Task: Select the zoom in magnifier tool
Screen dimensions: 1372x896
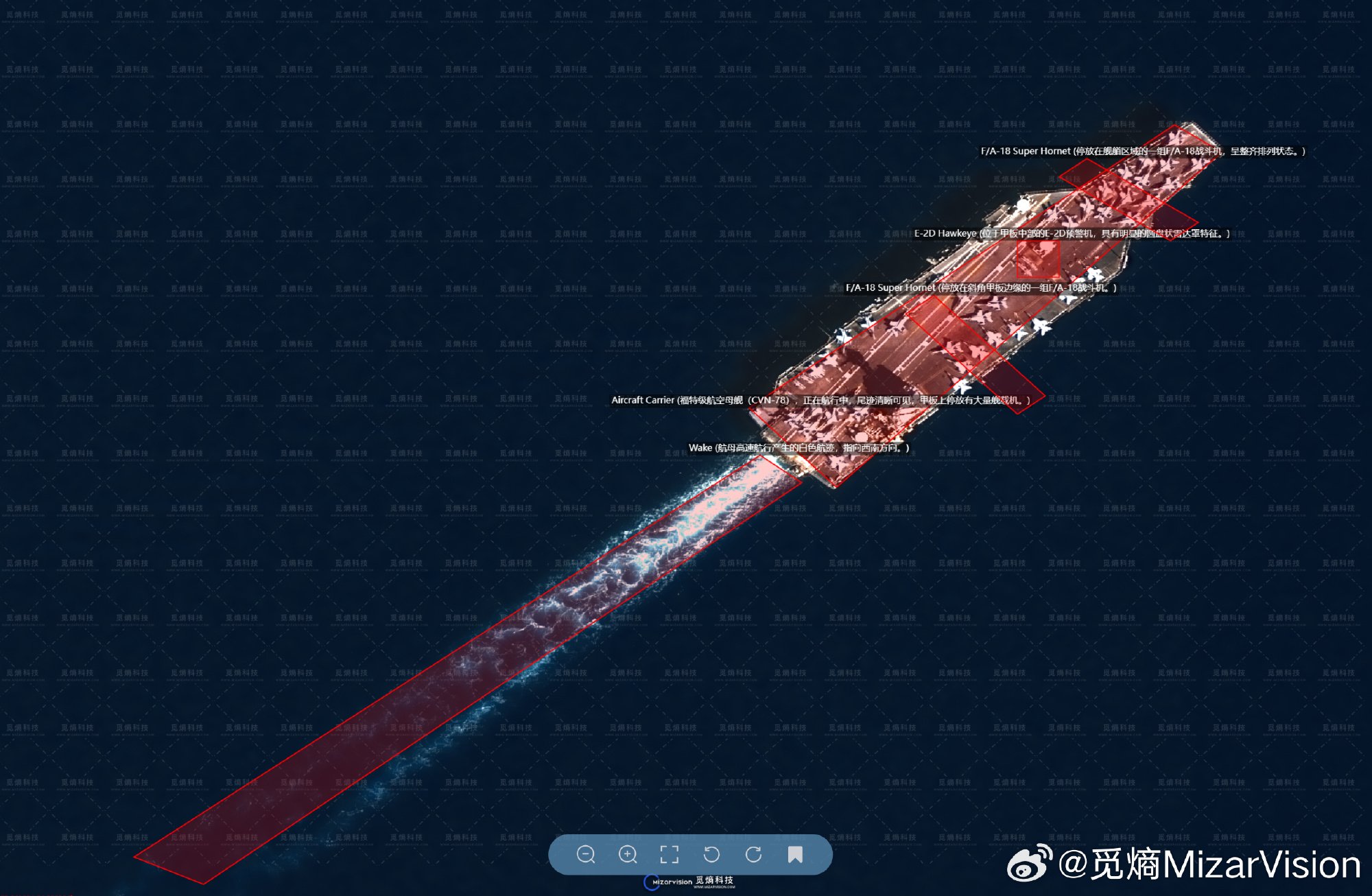Action: [627, 854]
